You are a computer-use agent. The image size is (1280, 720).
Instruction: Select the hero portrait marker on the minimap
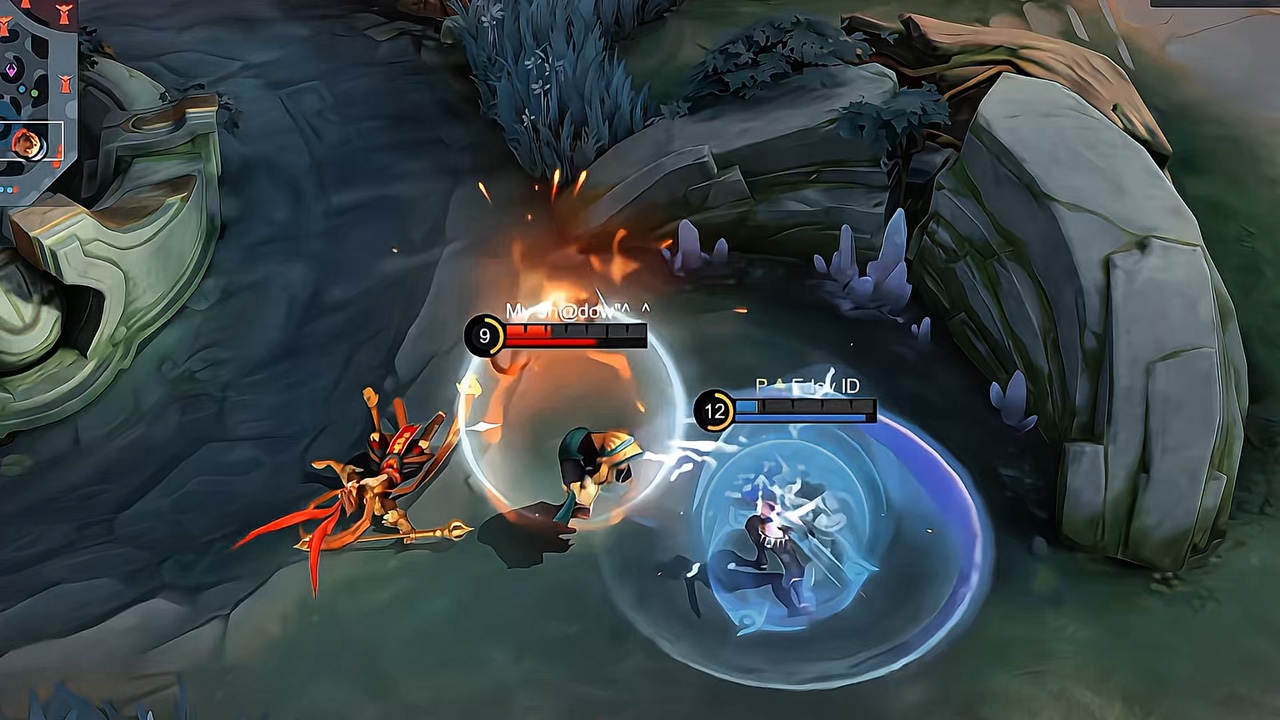(x=26, y=142)
